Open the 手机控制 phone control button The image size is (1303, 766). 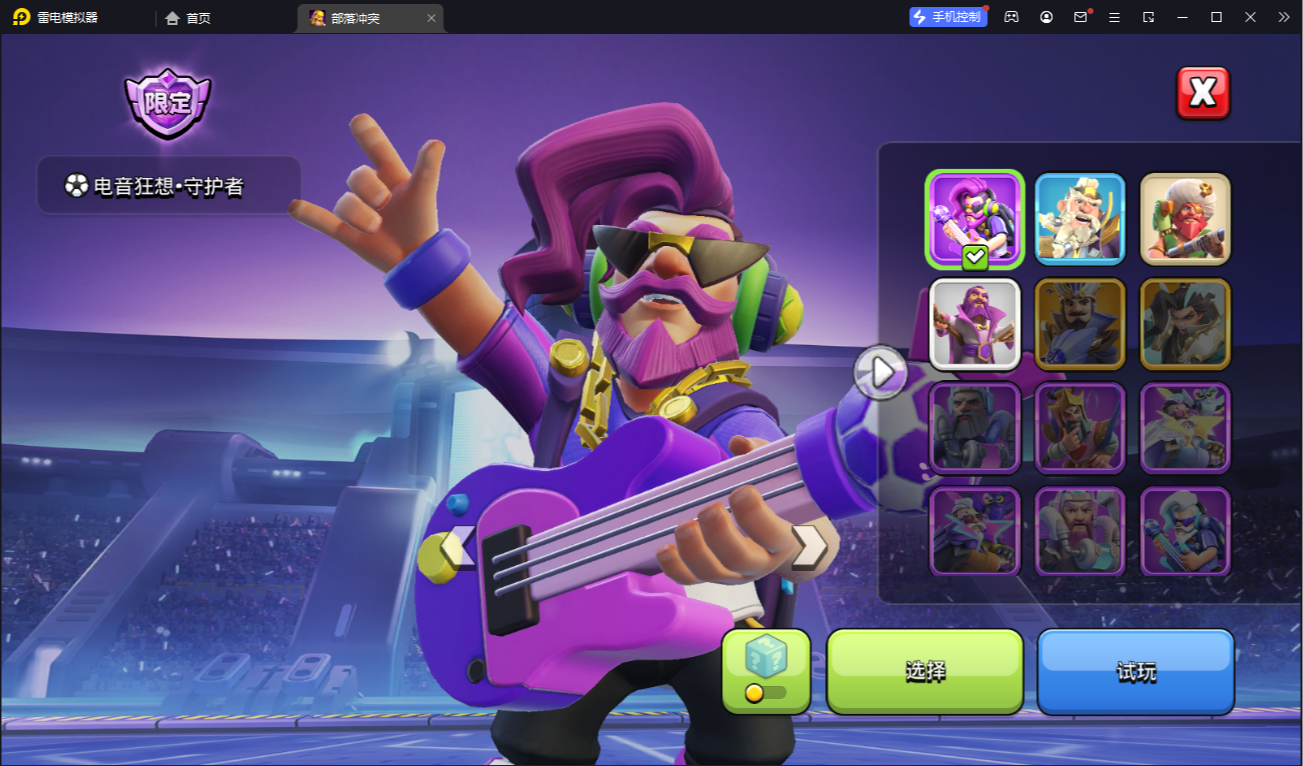948,17
